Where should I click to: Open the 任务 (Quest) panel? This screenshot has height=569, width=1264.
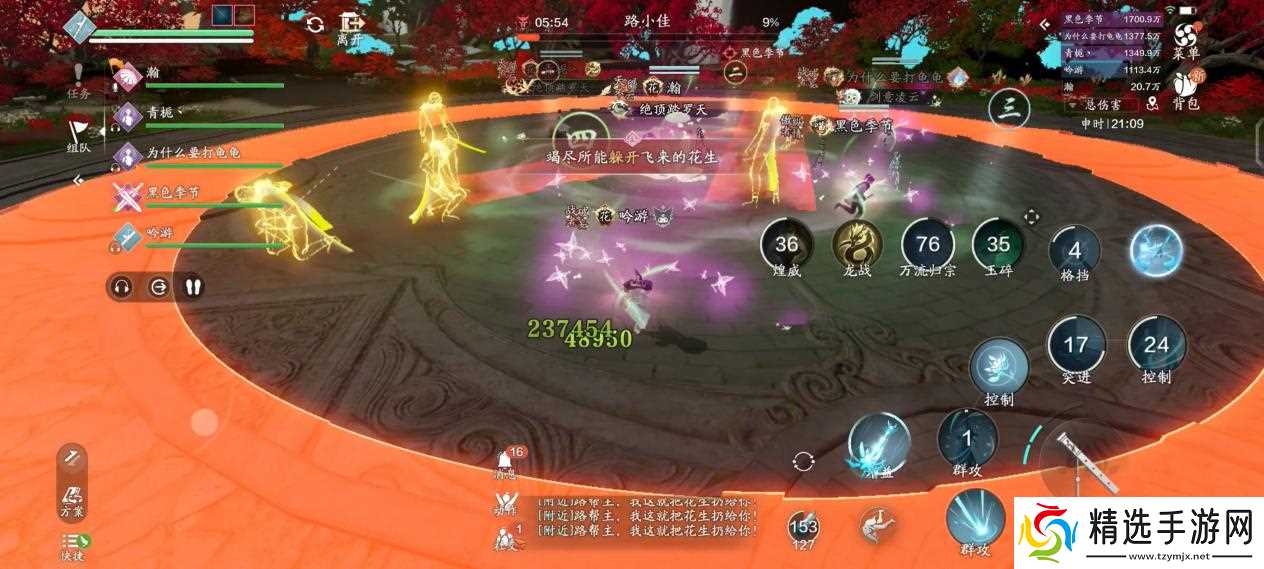coord(78,78)
